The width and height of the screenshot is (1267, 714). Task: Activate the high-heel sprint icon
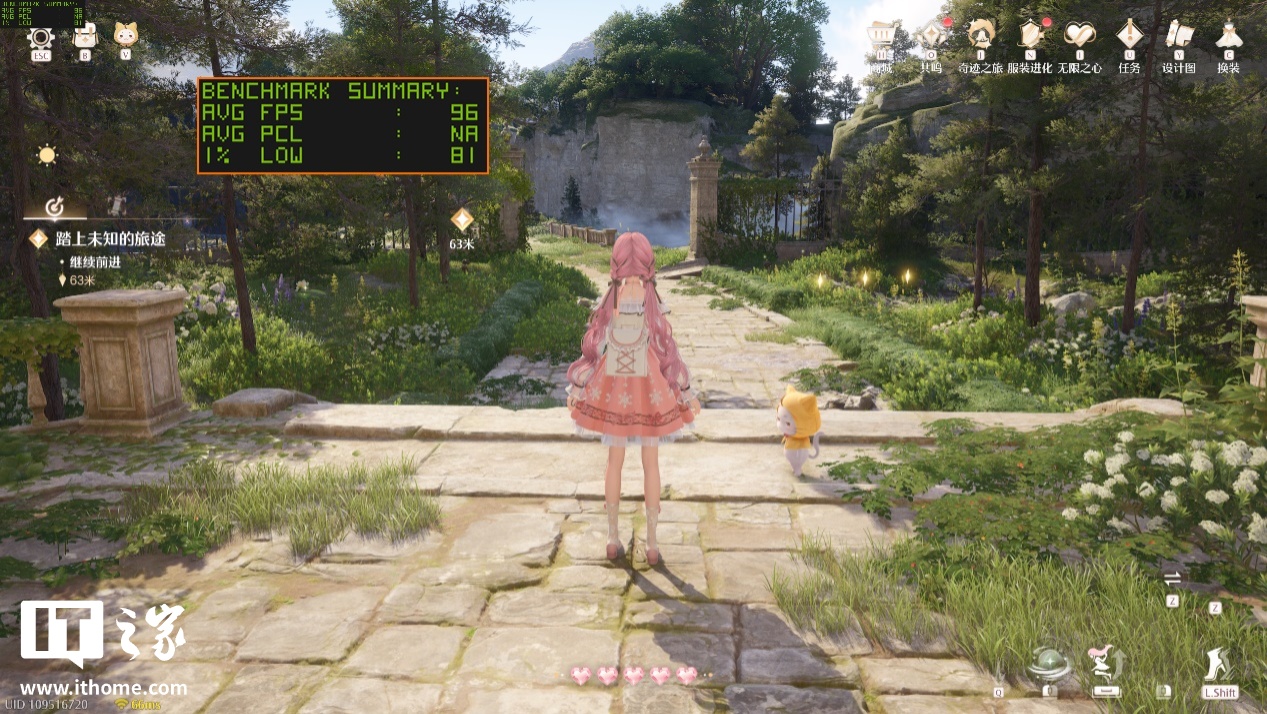click(x=1219, y=664)
